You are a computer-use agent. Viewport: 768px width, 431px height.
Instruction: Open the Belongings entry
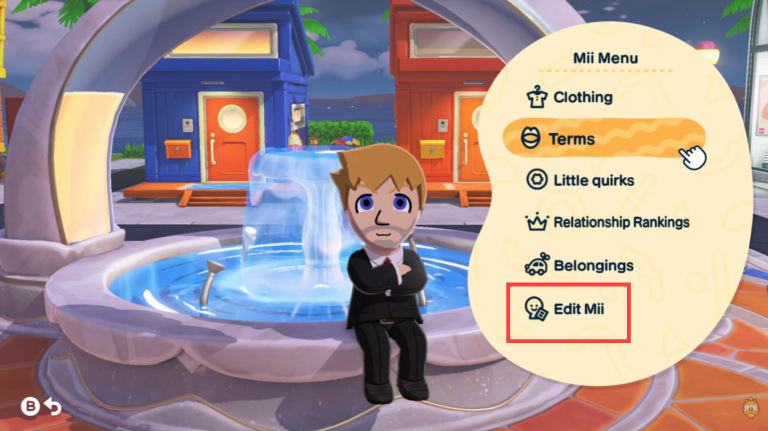[592, 266]
